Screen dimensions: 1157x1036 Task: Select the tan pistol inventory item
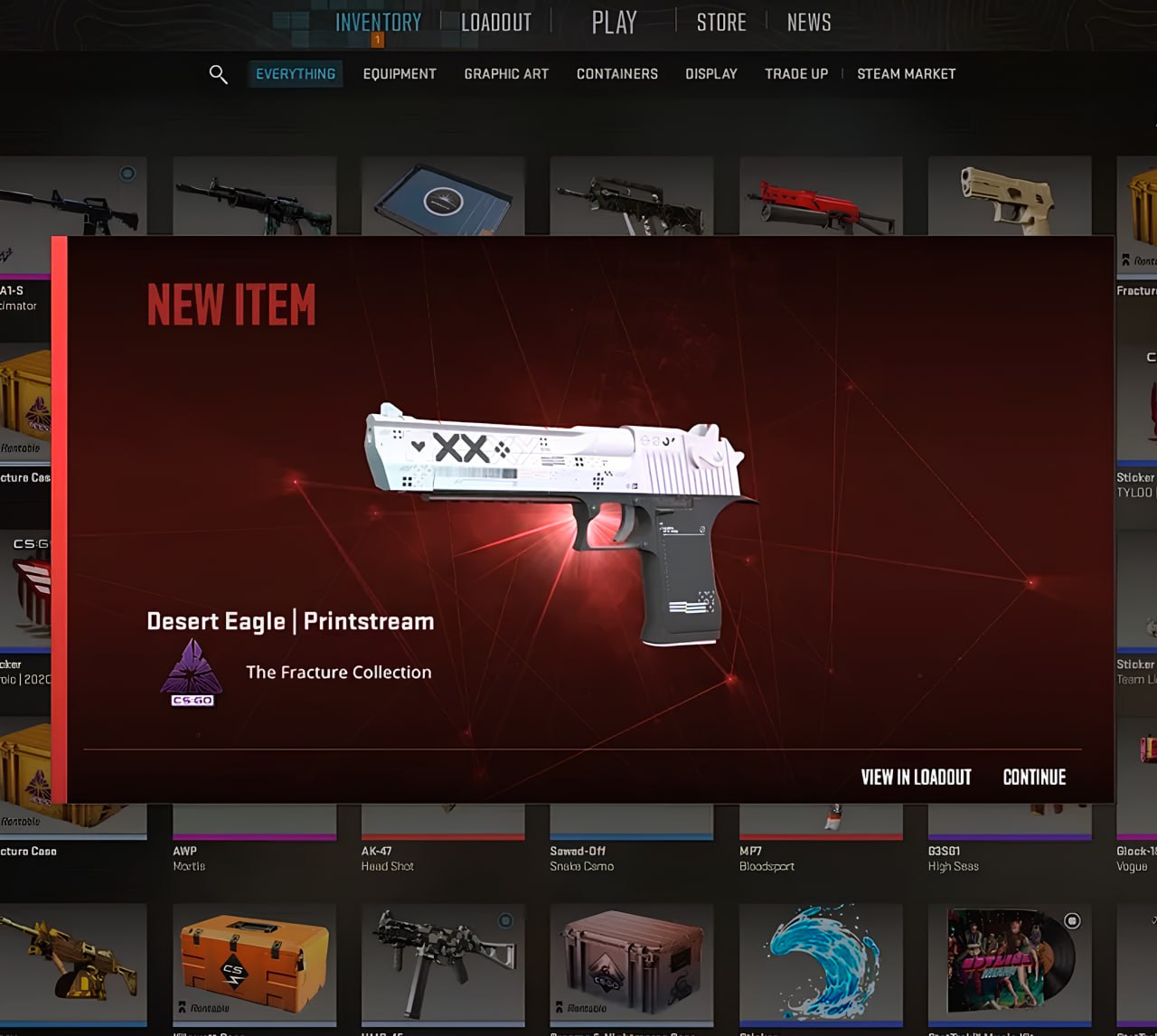click(x=1009, y=196)
